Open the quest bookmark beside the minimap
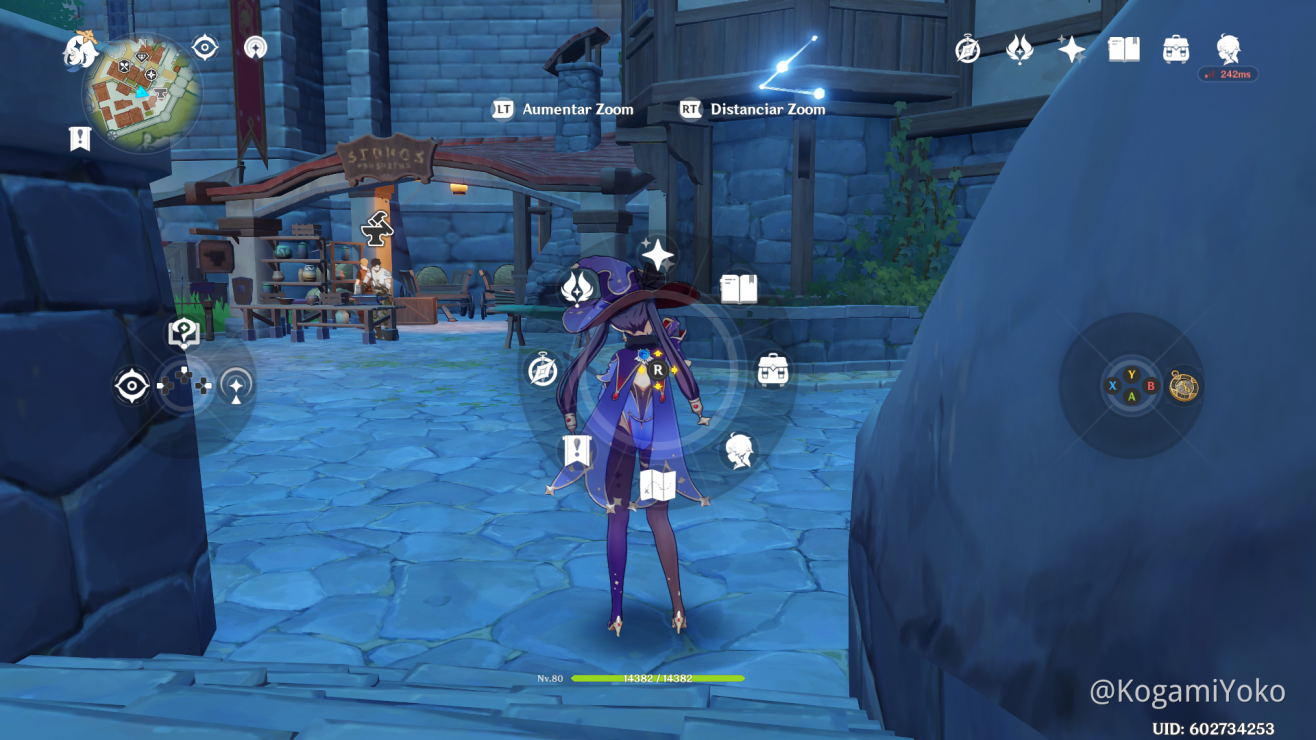Image resolution: width=1316 pixels, height=740 pixels. pos(80,139)
